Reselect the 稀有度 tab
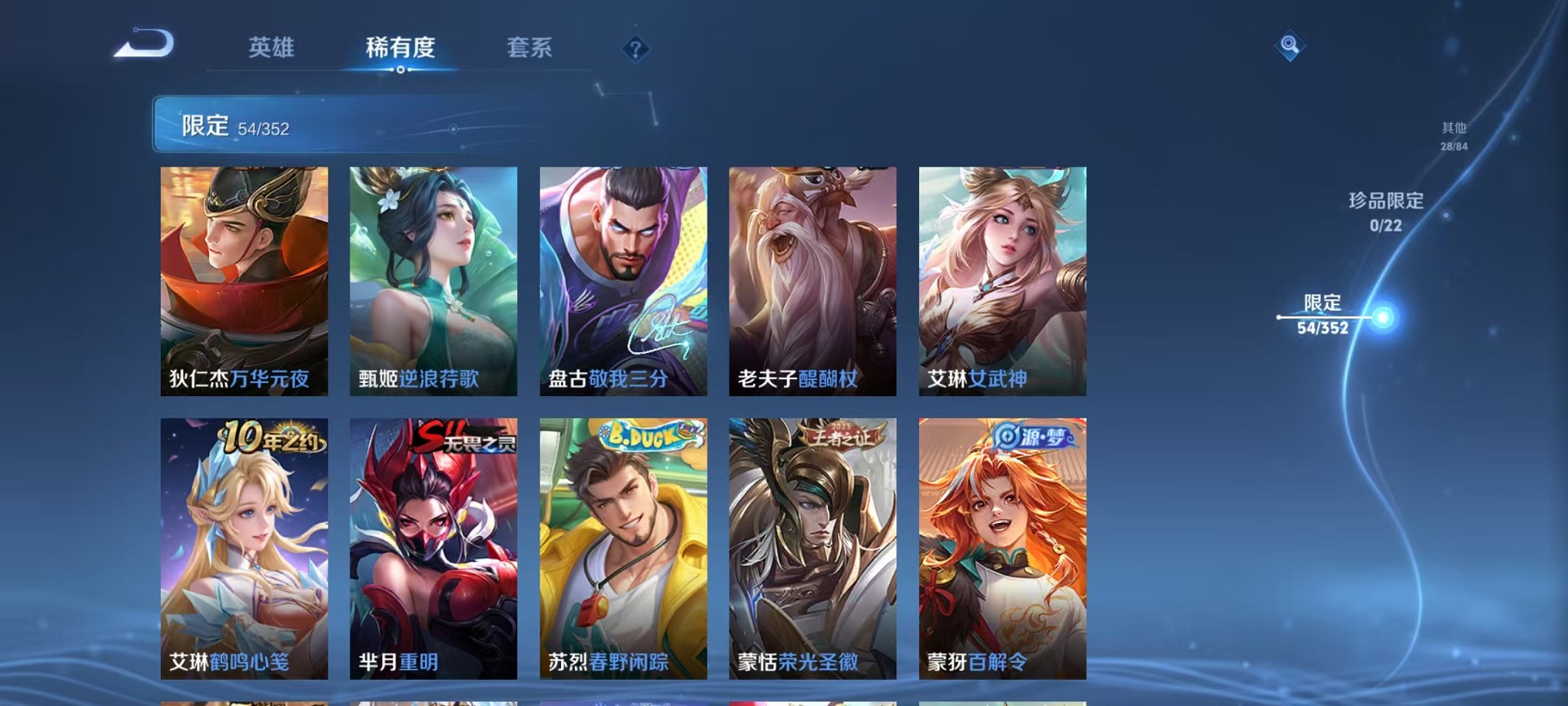 point(402,48)
